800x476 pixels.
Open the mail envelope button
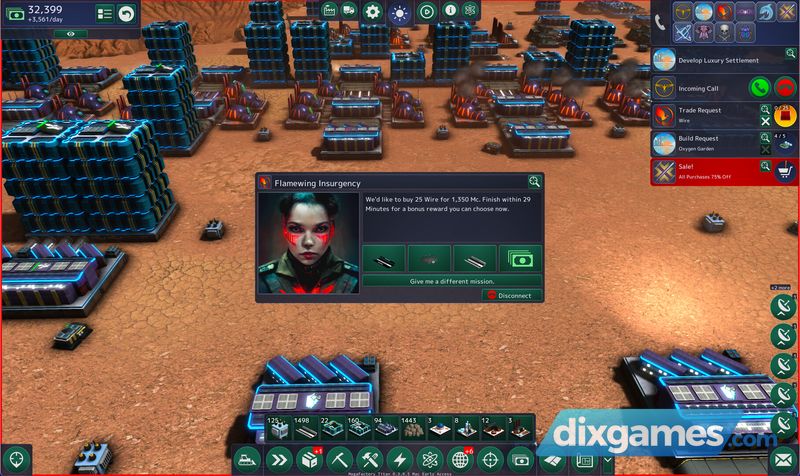[783, 460]
